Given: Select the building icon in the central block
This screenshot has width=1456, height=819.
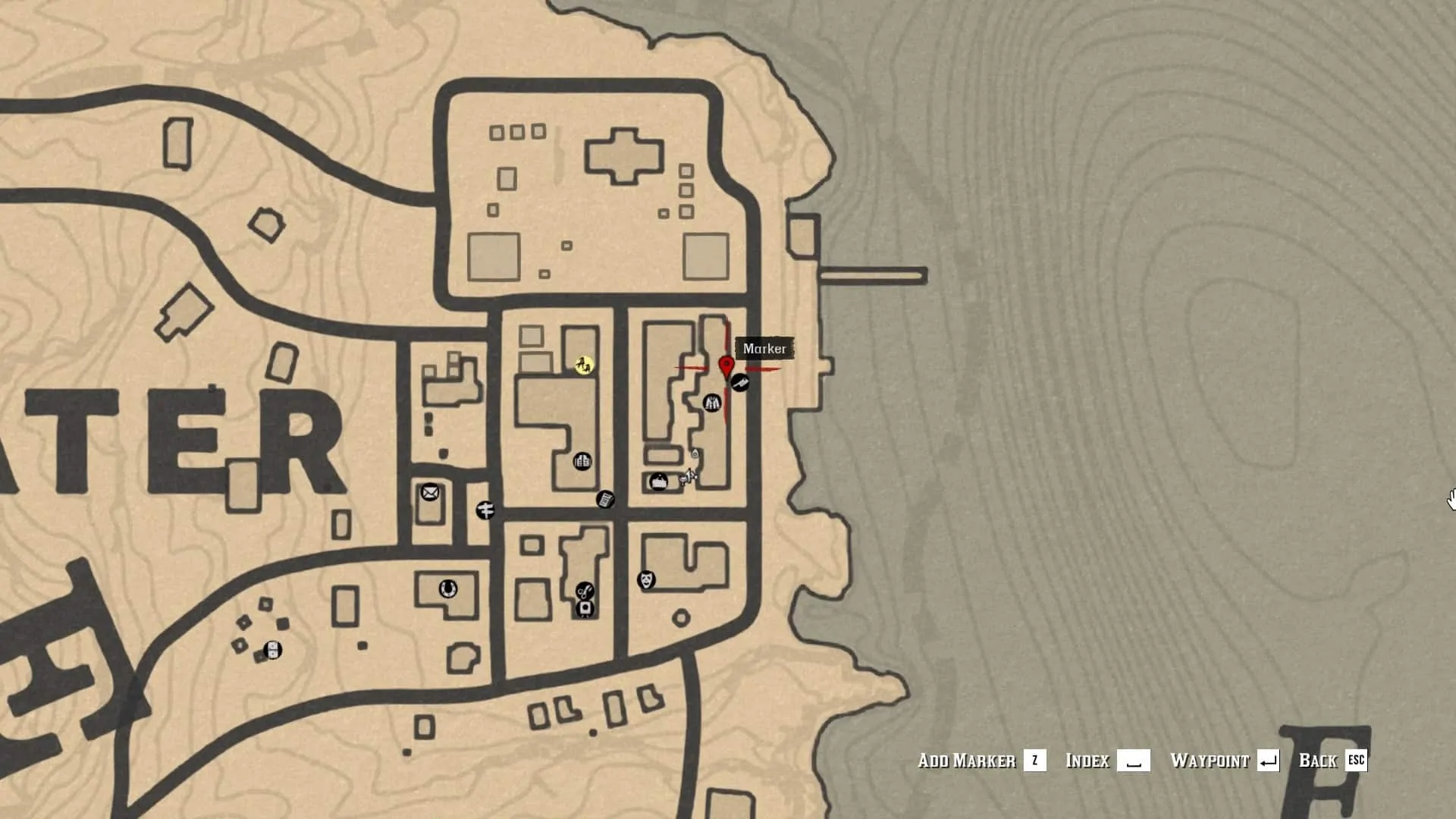Looking at the screenshot, I should tap(582, 461).
